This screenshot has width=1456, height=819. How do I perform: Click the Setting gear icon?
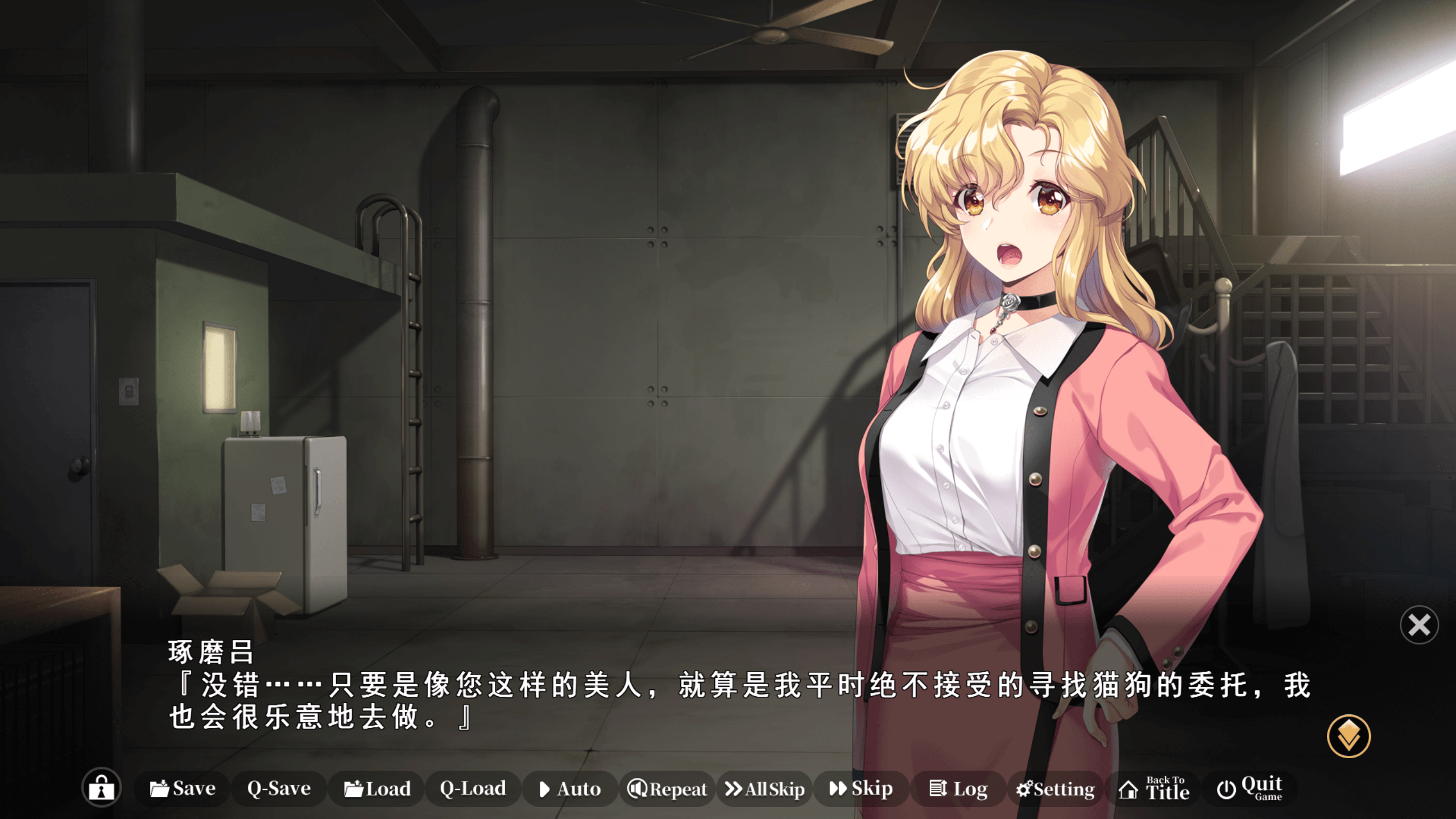tap(1023, 789)
